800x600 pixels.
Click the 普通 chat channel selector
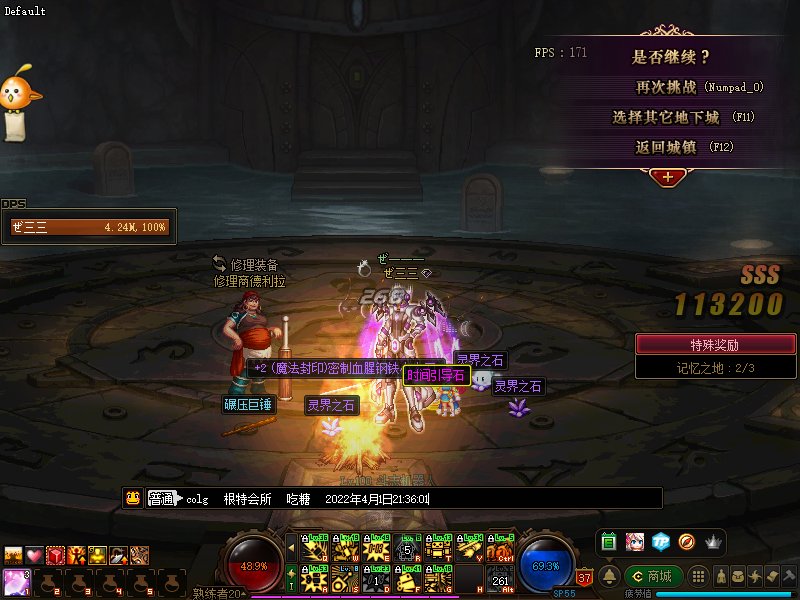point(162,498)
